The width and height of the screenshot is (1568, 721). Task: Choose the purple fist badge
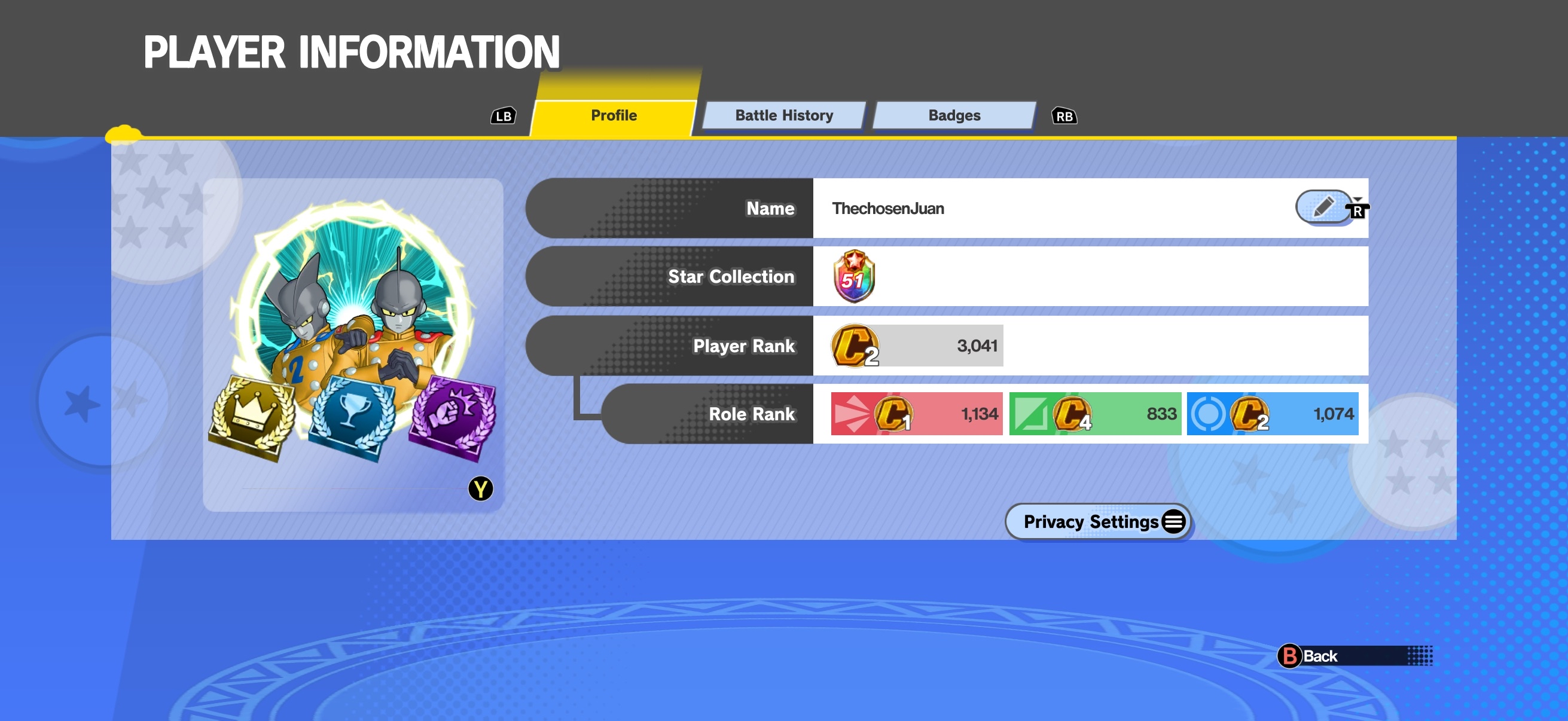click(453, 416)
